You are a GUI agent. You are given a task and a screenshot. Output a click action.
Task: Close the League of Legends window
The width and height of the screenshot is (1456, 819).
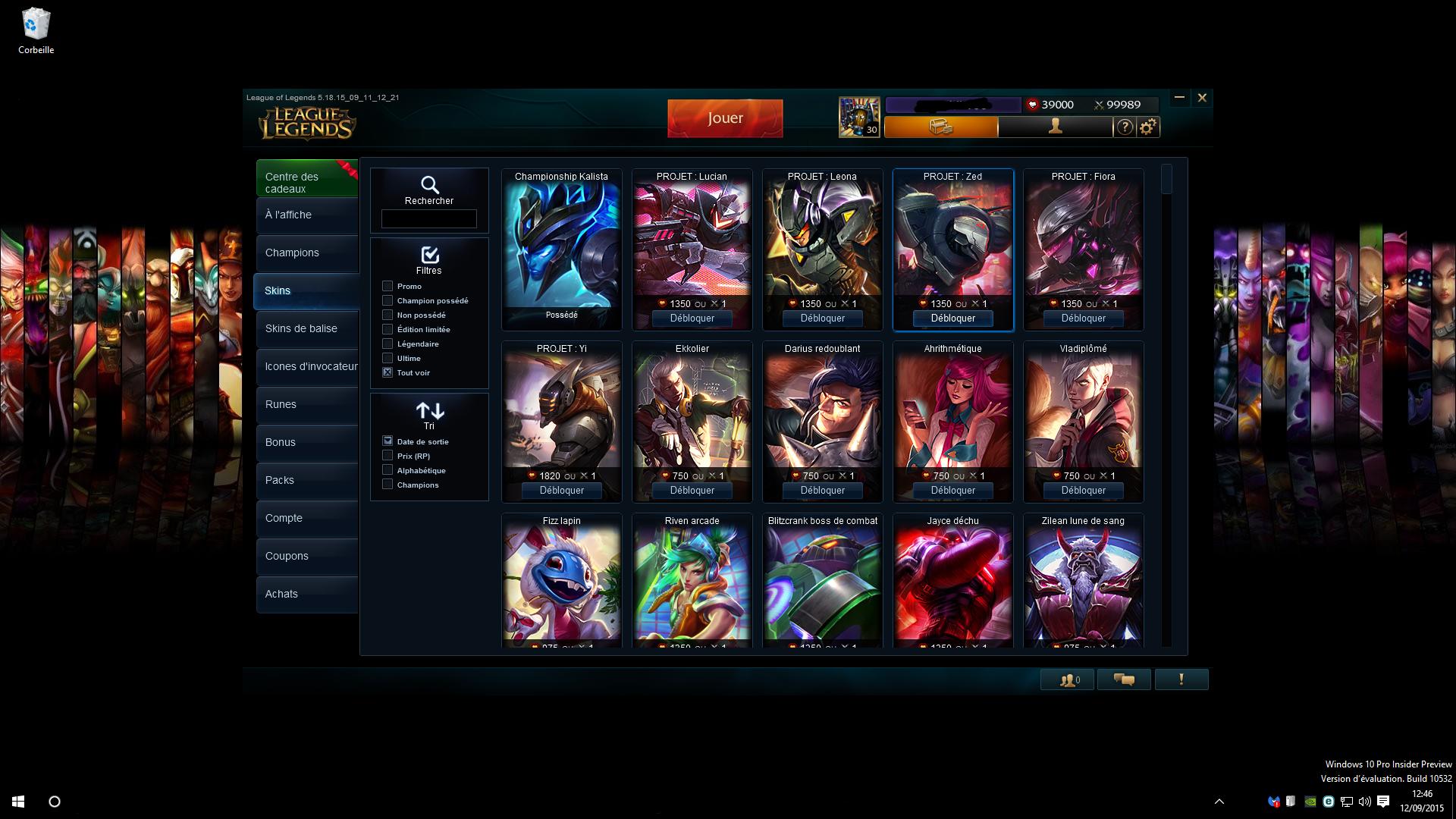(1202, 98)
